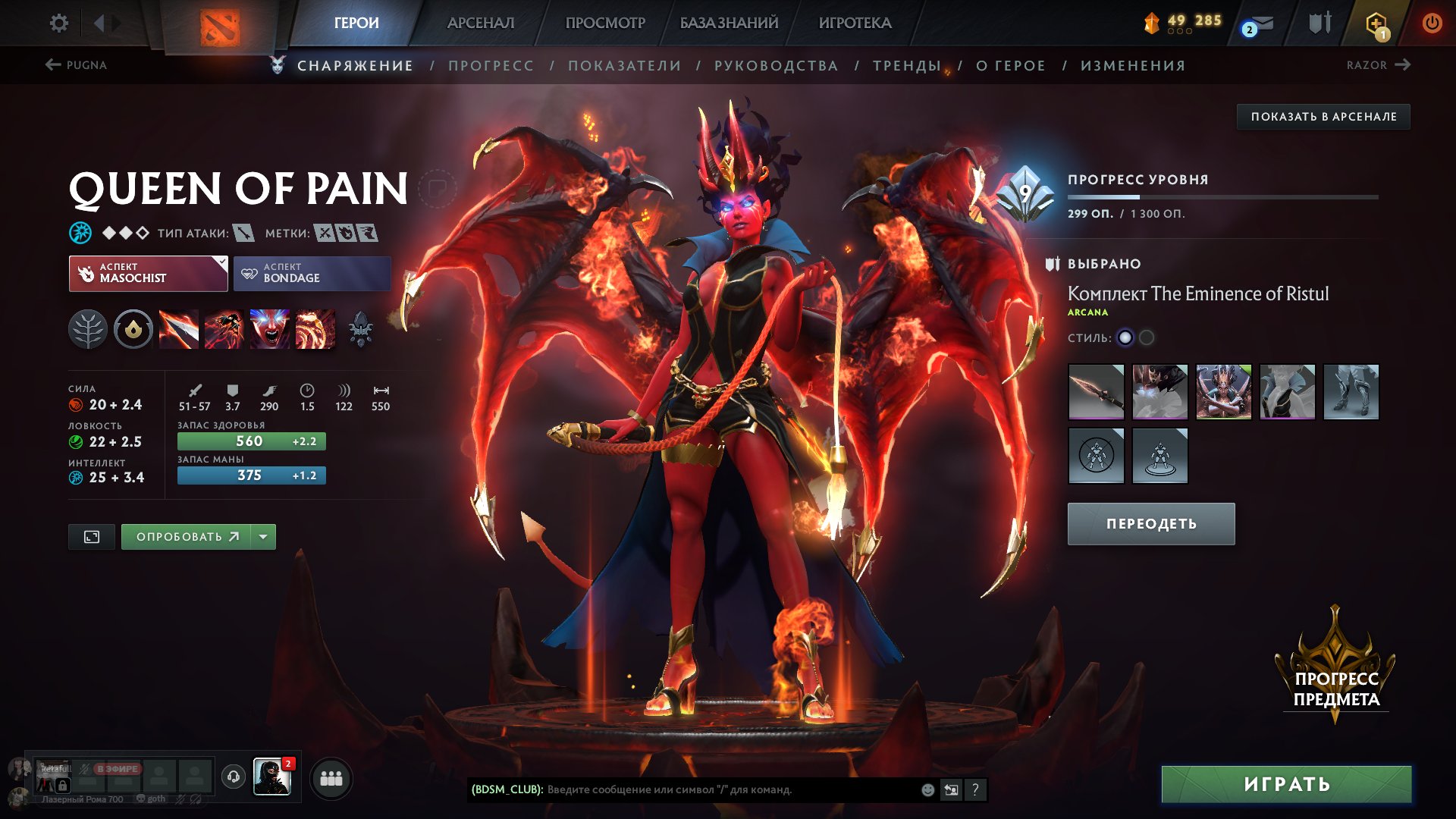Open the Просмотр tab
This screenshot has height=819, width=1456.
point(605,23)
